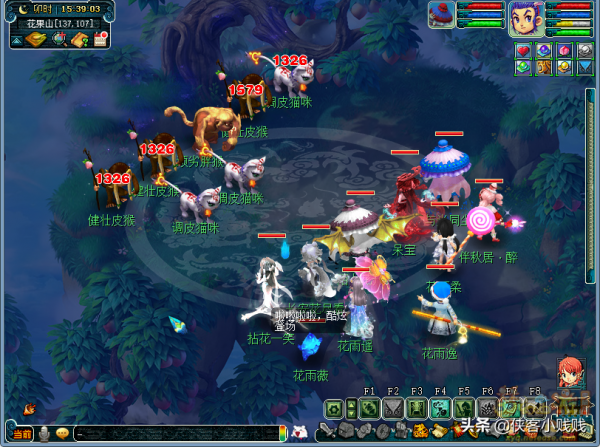Collapse the top-left info panel arrow

point(18,40)
